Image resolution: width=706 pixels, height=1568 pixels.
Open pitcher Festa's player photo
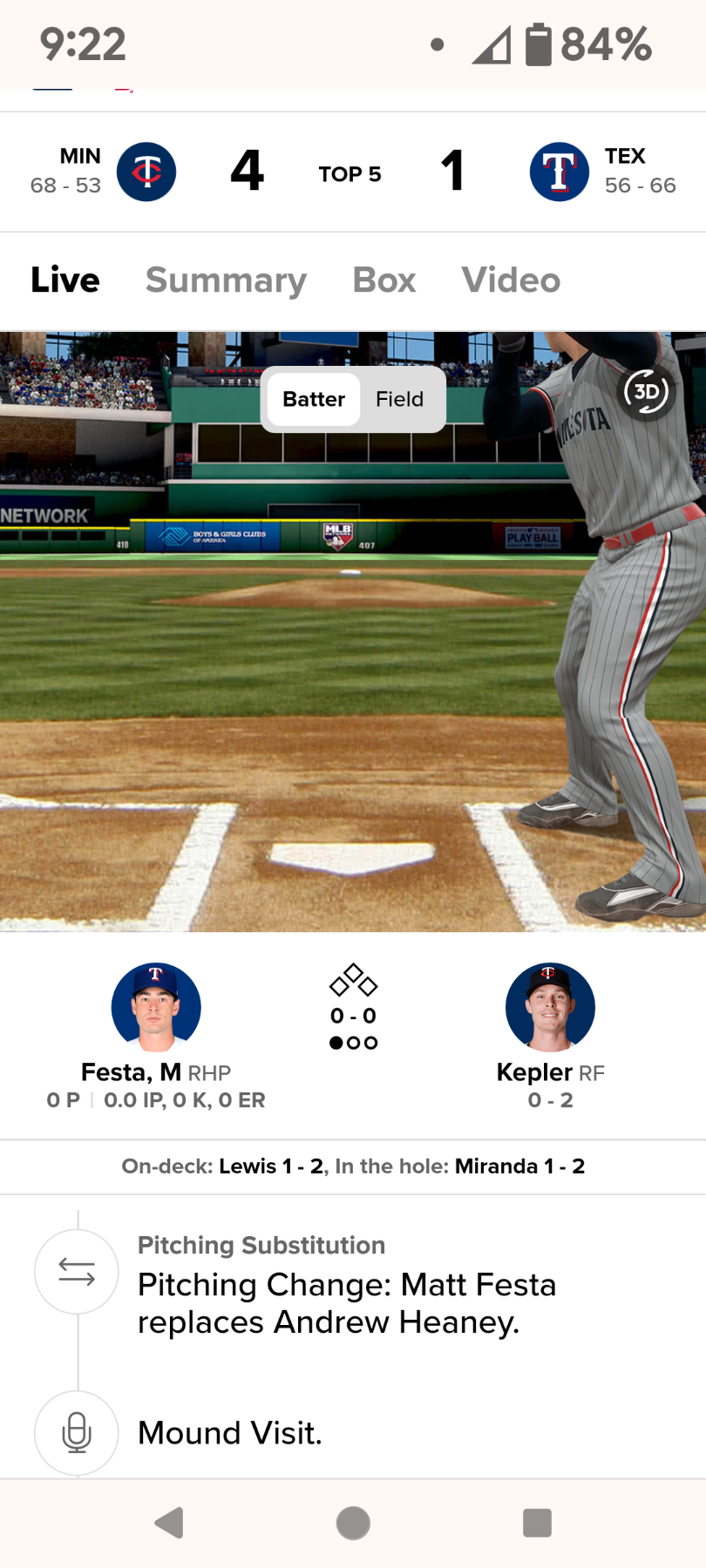pyautogui.click(x=156, y=1007)
